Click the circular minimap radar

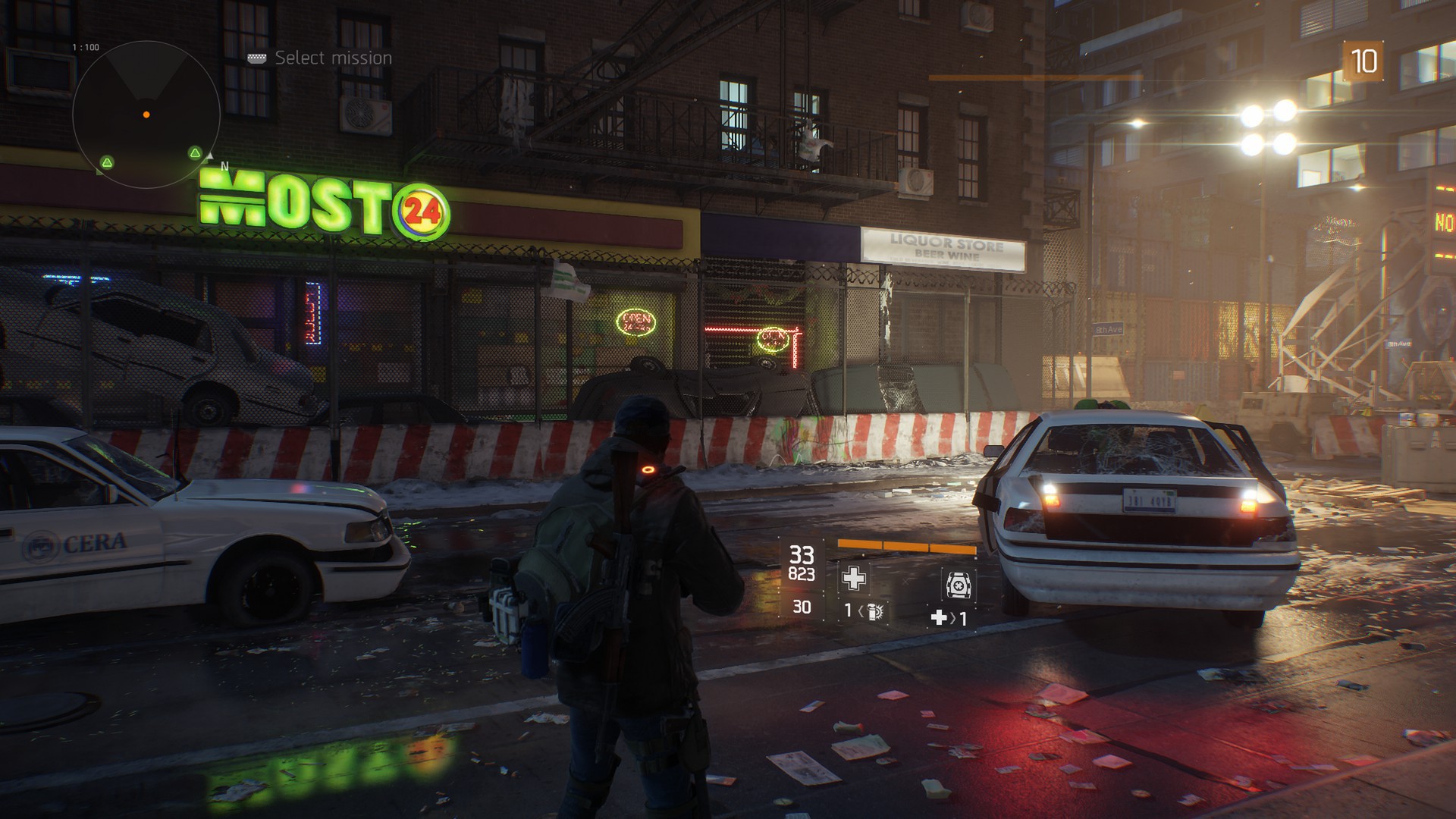[146, 115]
